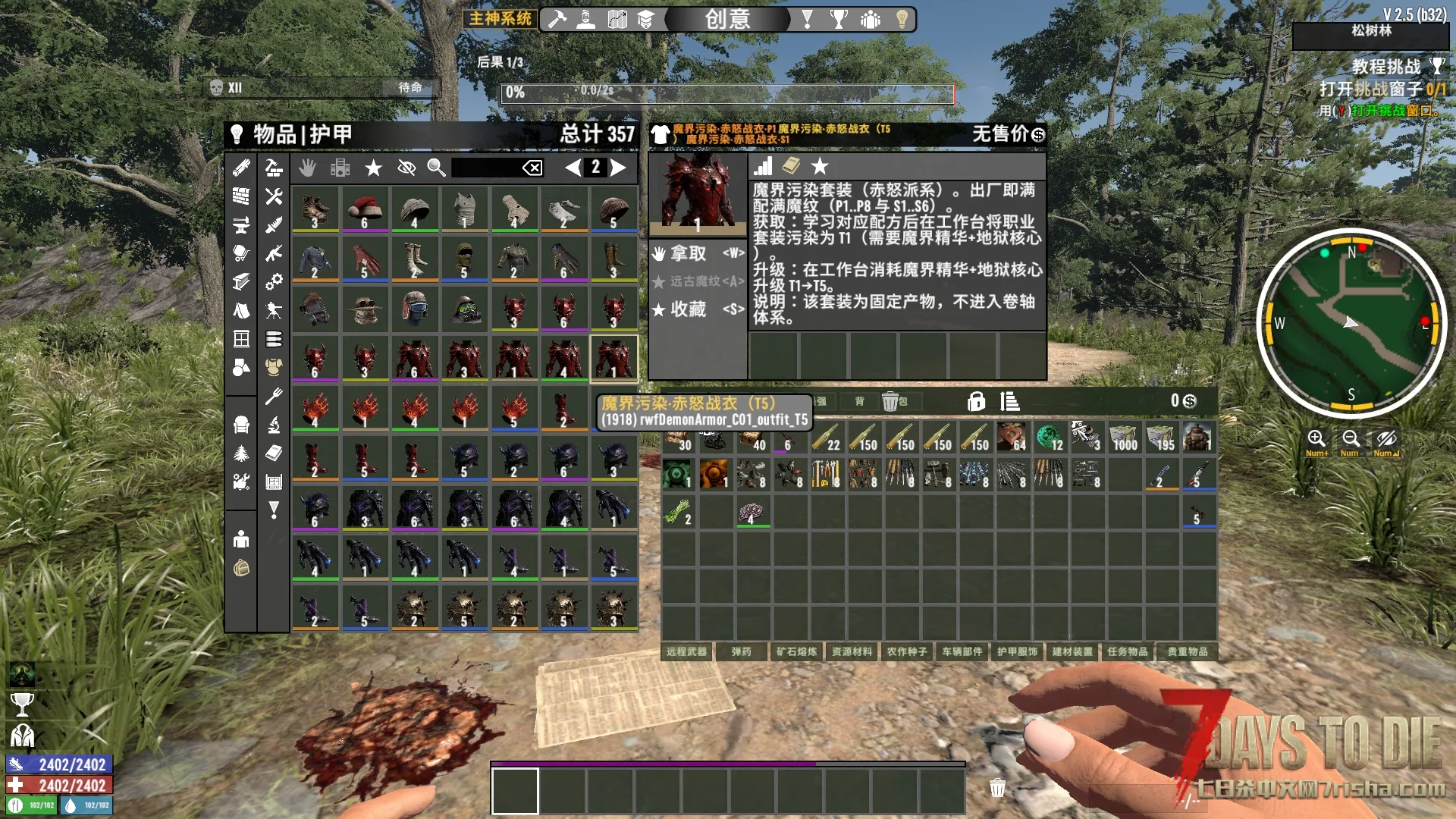Click the backpack lock icon
The width and height of the screenshot is (1456, 819).
pyautogui.click(x=976, y=401)
